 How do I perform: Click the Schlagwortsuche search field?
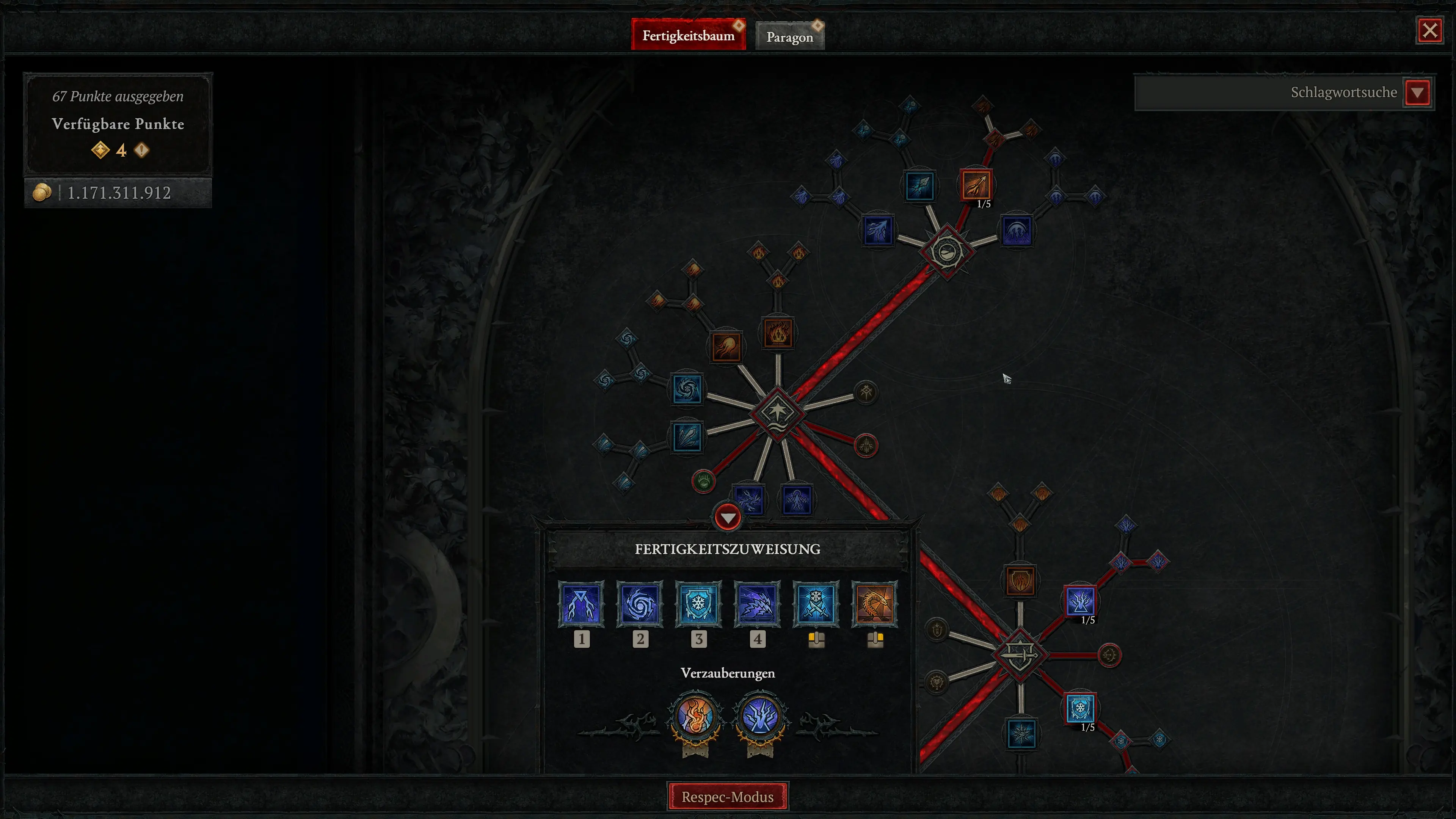(x=1269, y=93)
